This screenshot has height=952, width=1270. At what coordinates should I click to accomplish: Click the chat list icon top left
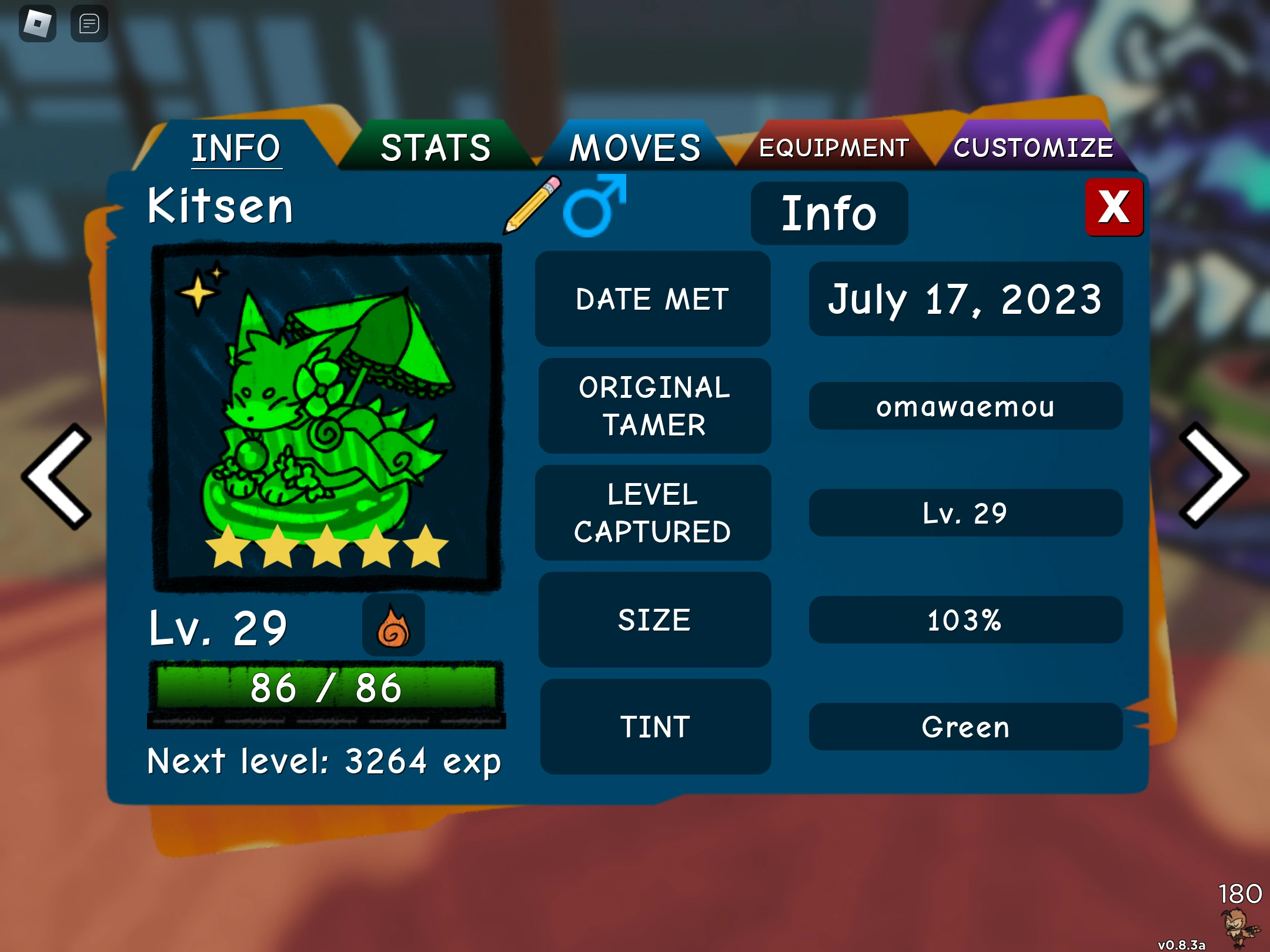[89, 24]
